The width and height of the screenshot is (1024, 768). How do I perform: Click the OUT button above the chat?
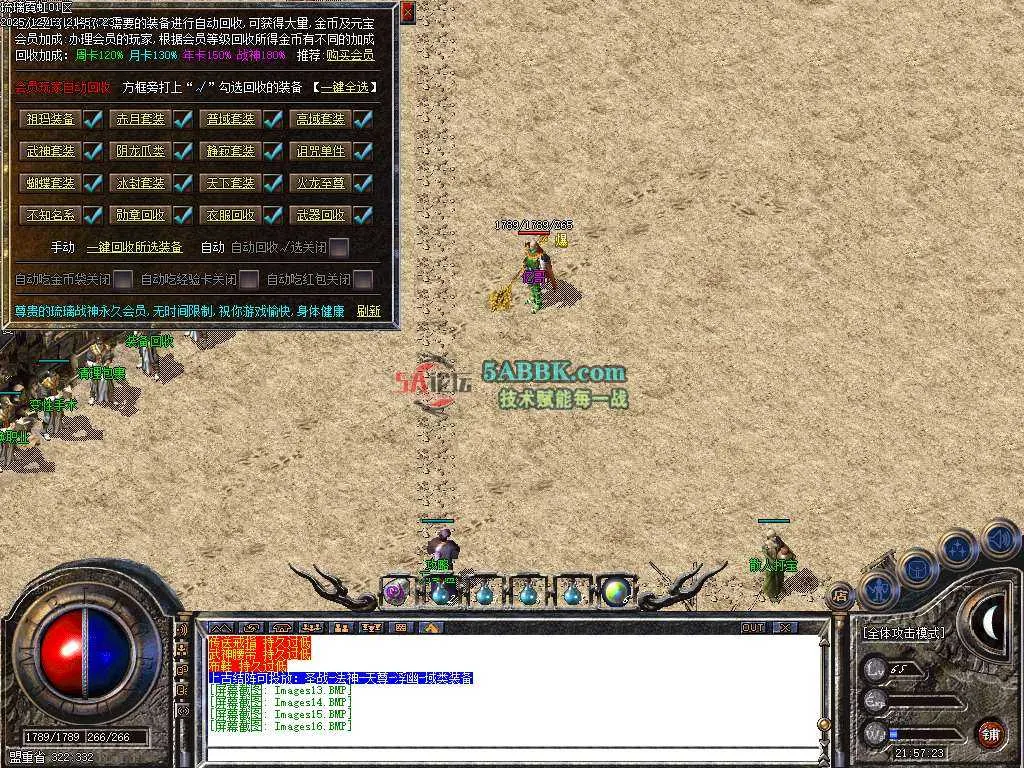pos(752,627)
